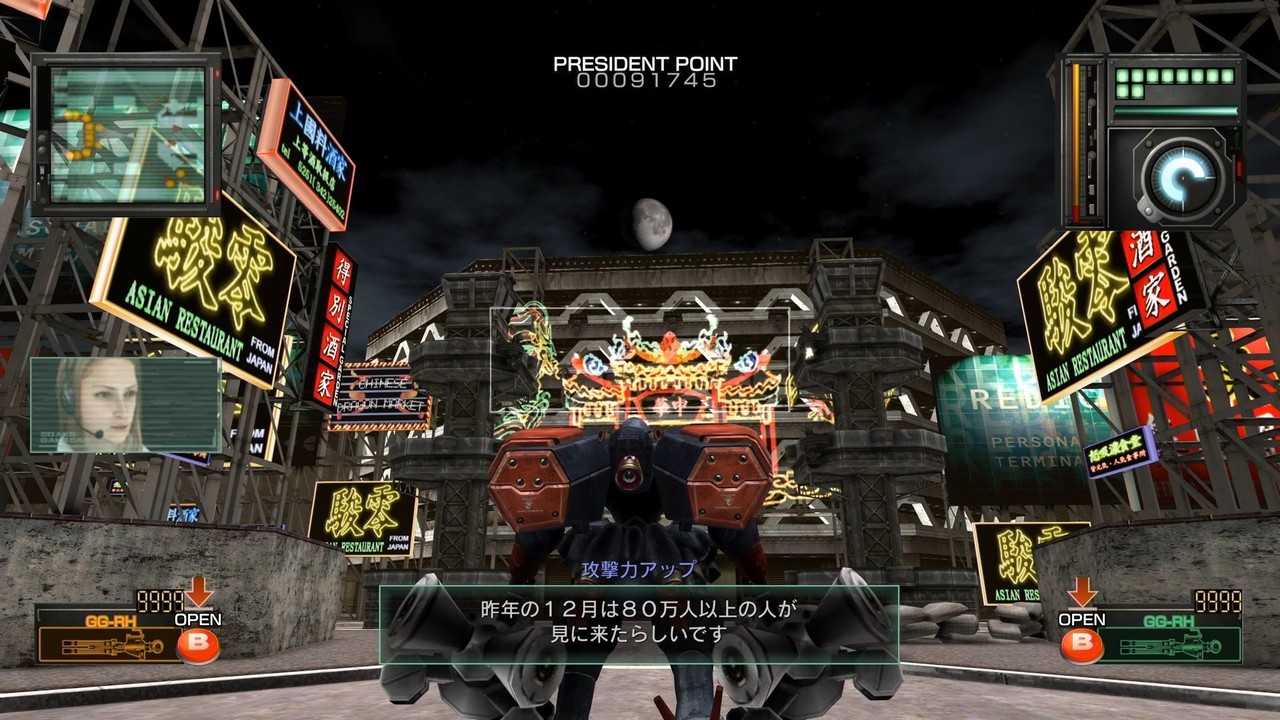
Task: Click the radar minimap screen
Action: click(127, 134)
